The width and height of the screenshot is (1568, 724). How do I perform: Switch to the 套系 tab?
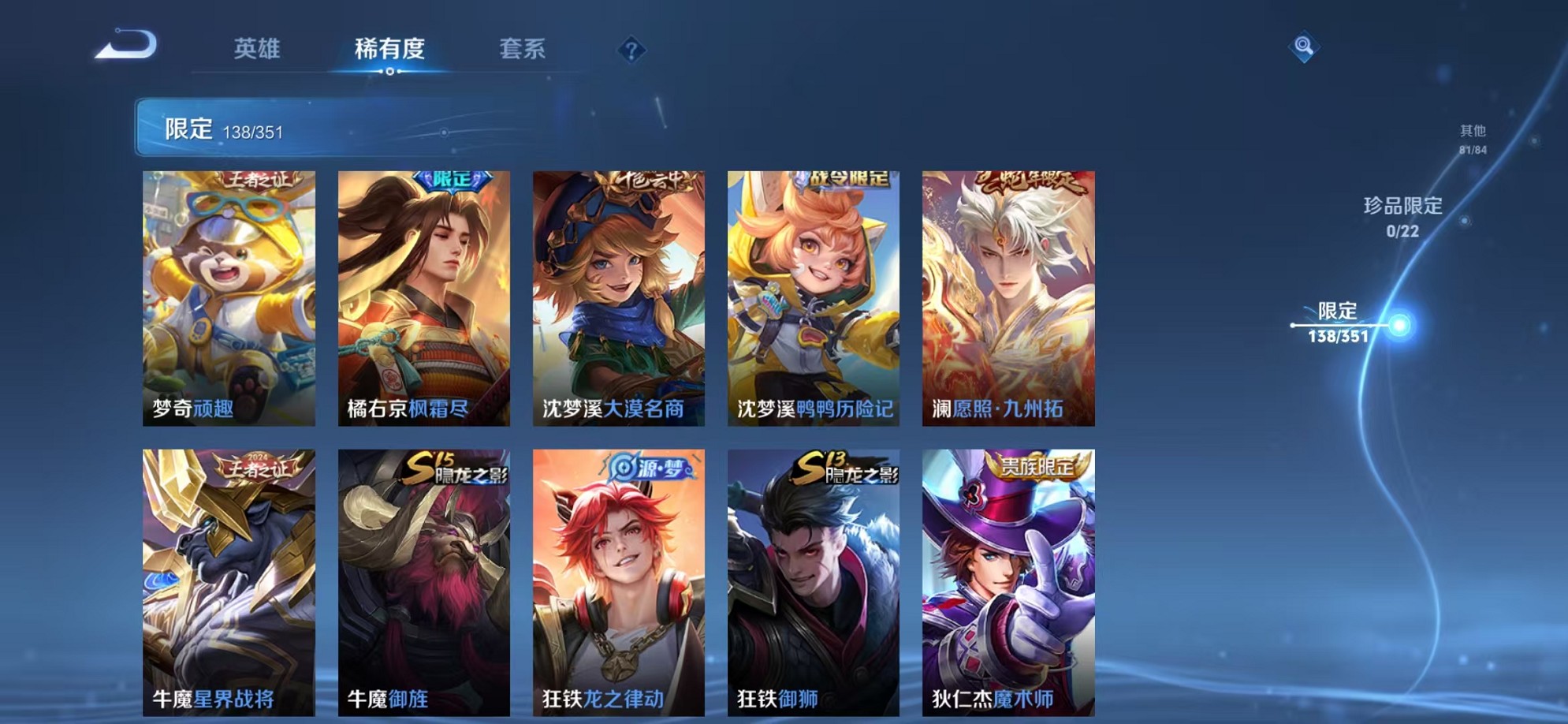click(522, 49)
